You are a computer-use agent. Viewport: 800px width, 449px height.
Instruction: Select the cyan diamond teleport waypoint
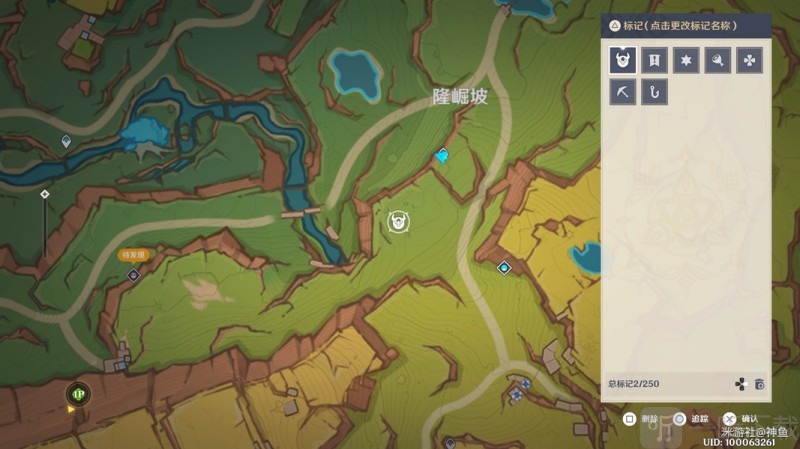point(504,267)
